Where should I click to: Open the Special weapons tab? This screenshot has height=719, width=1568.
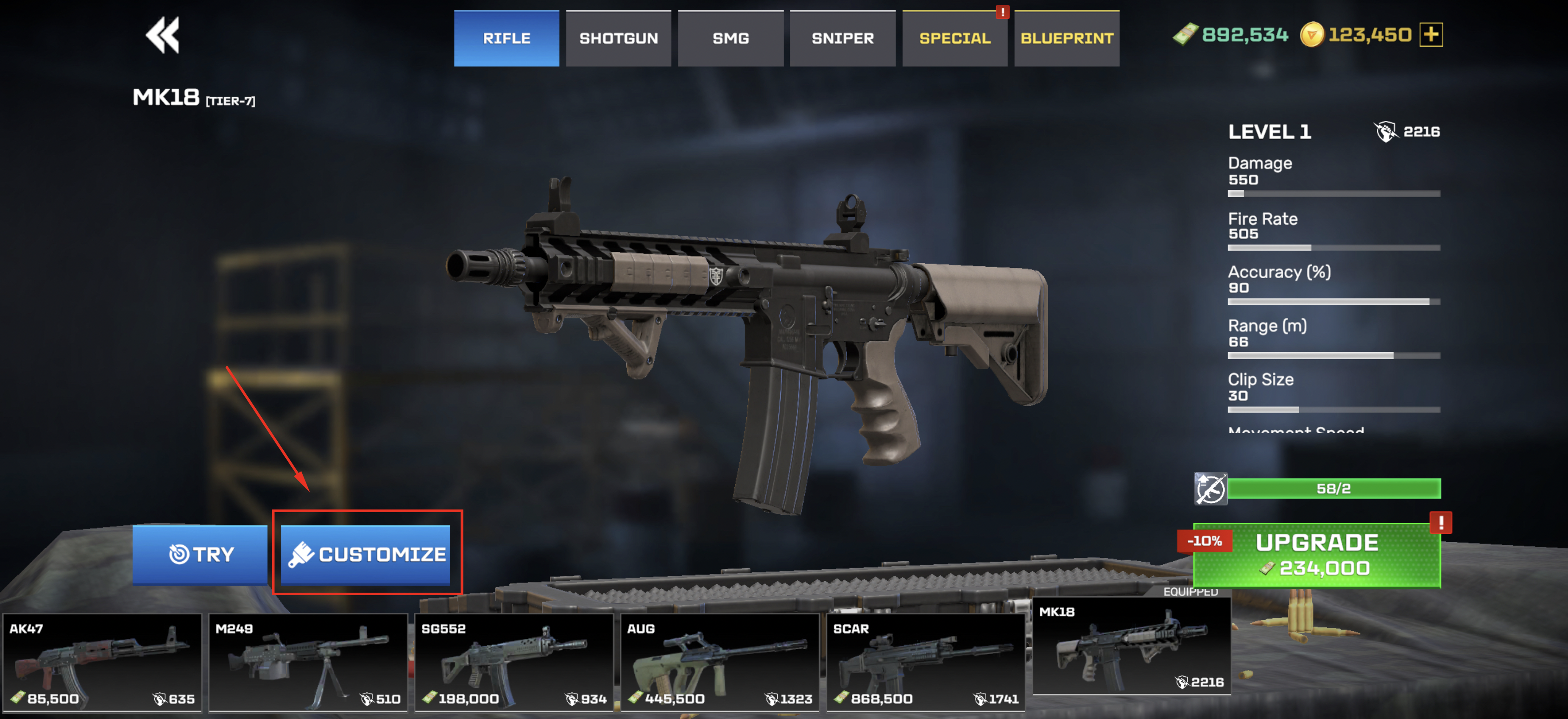pyautogui.click(x=954, y=38)
